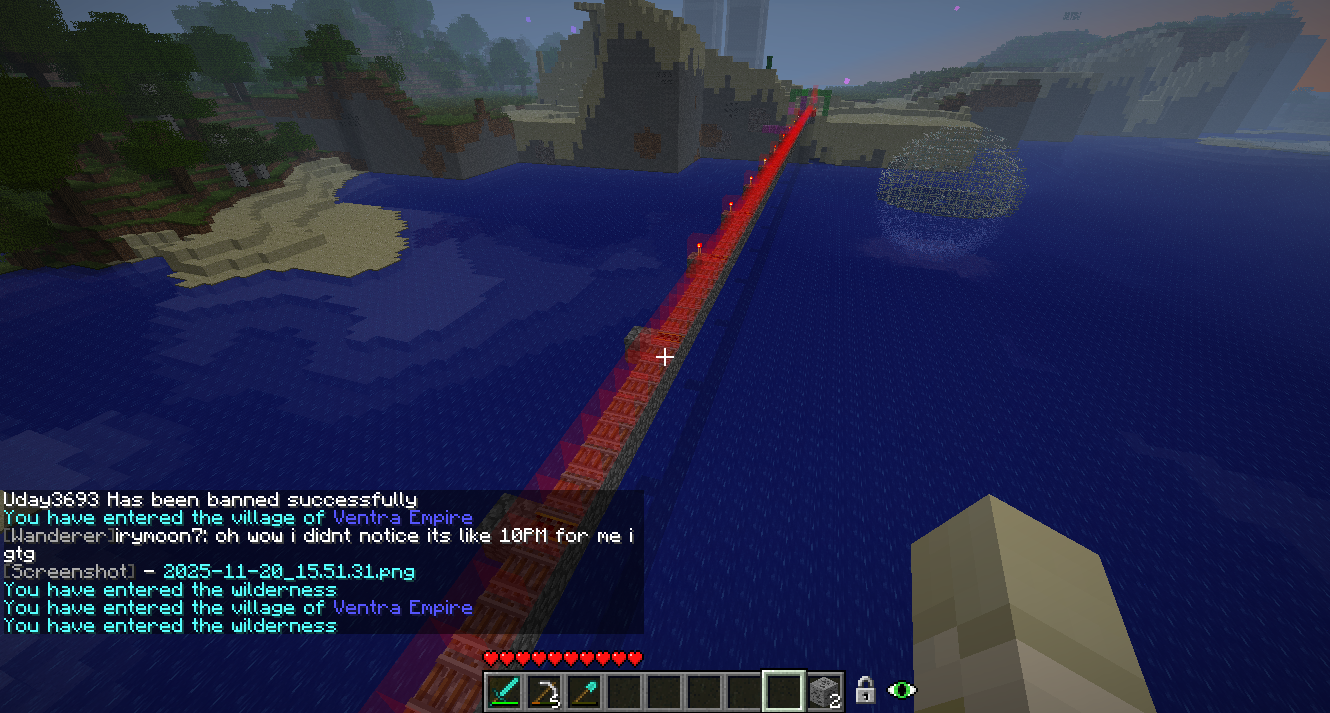Viewport: 1330px width, 713px height.
Task: Click the green eye icon
Action: [x=902, y=690]
